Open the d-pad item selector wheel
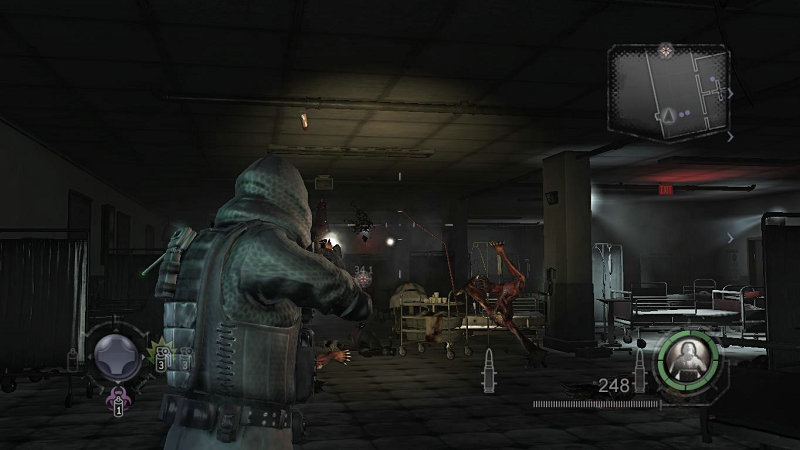This screenshot has width=800, height=450. click(x=115, y=356)
